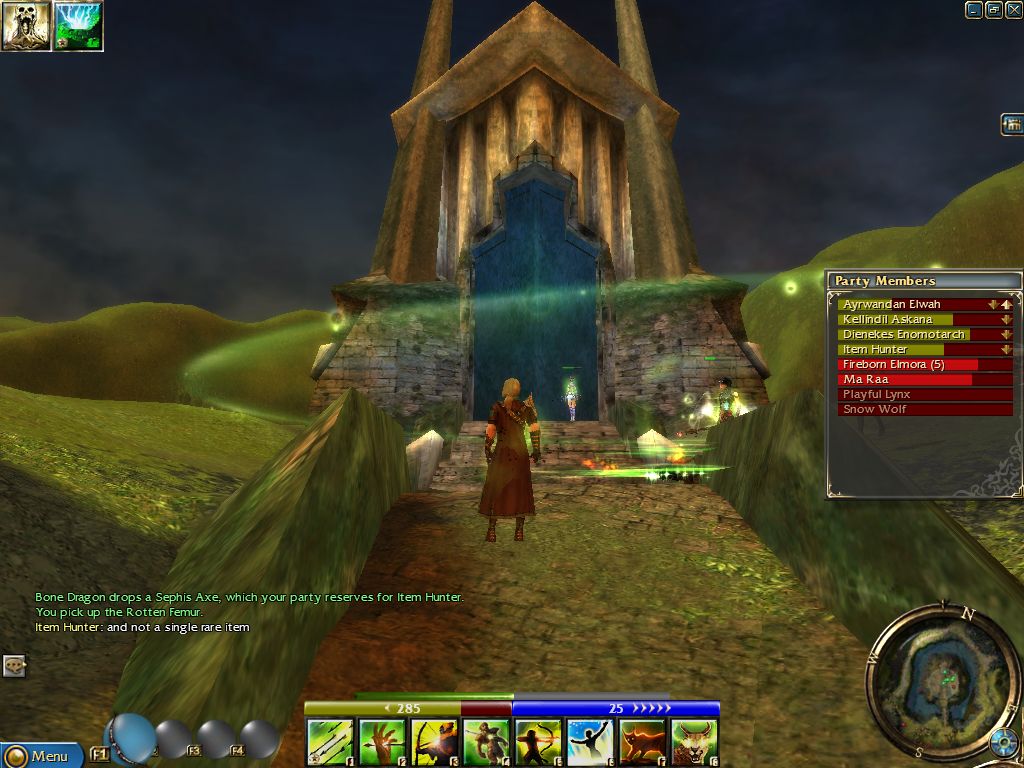Open the chat speech-bubble button
The height and width of the screenshot is (768, 1024).
pyautogui.click(x=13, y=665)
